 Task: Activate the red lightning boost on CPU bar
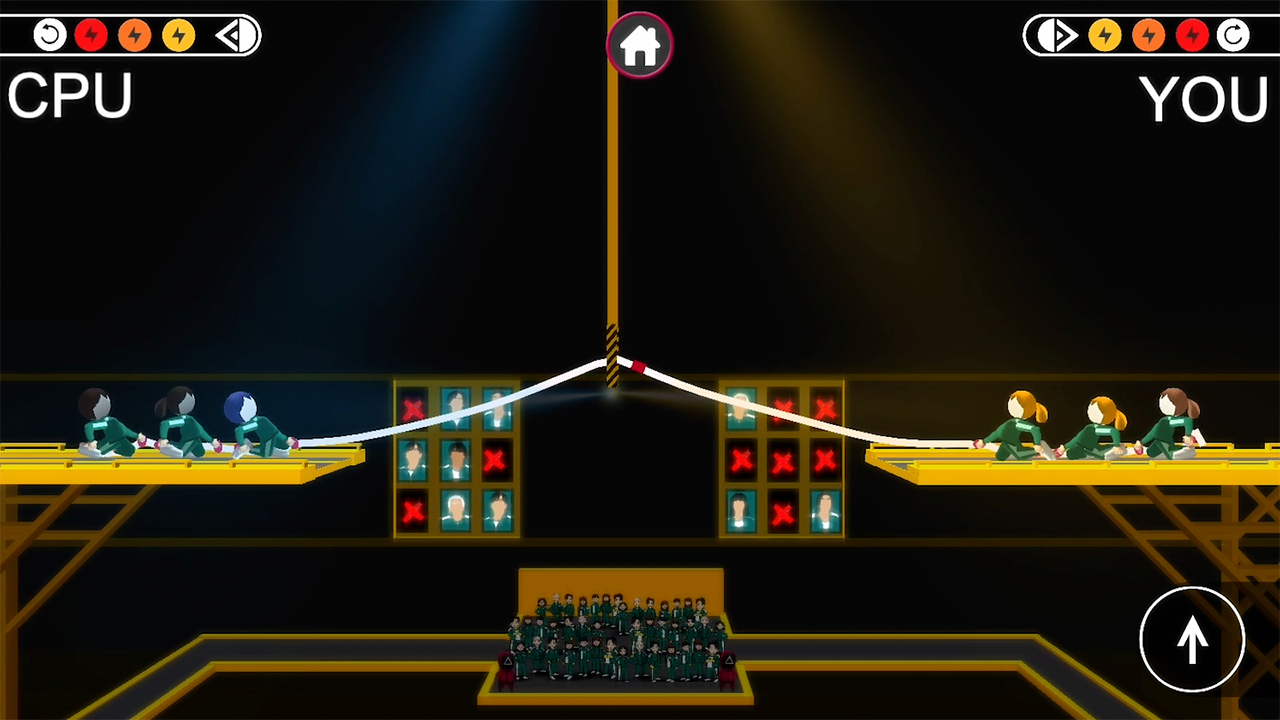click(x=91, y=35)
